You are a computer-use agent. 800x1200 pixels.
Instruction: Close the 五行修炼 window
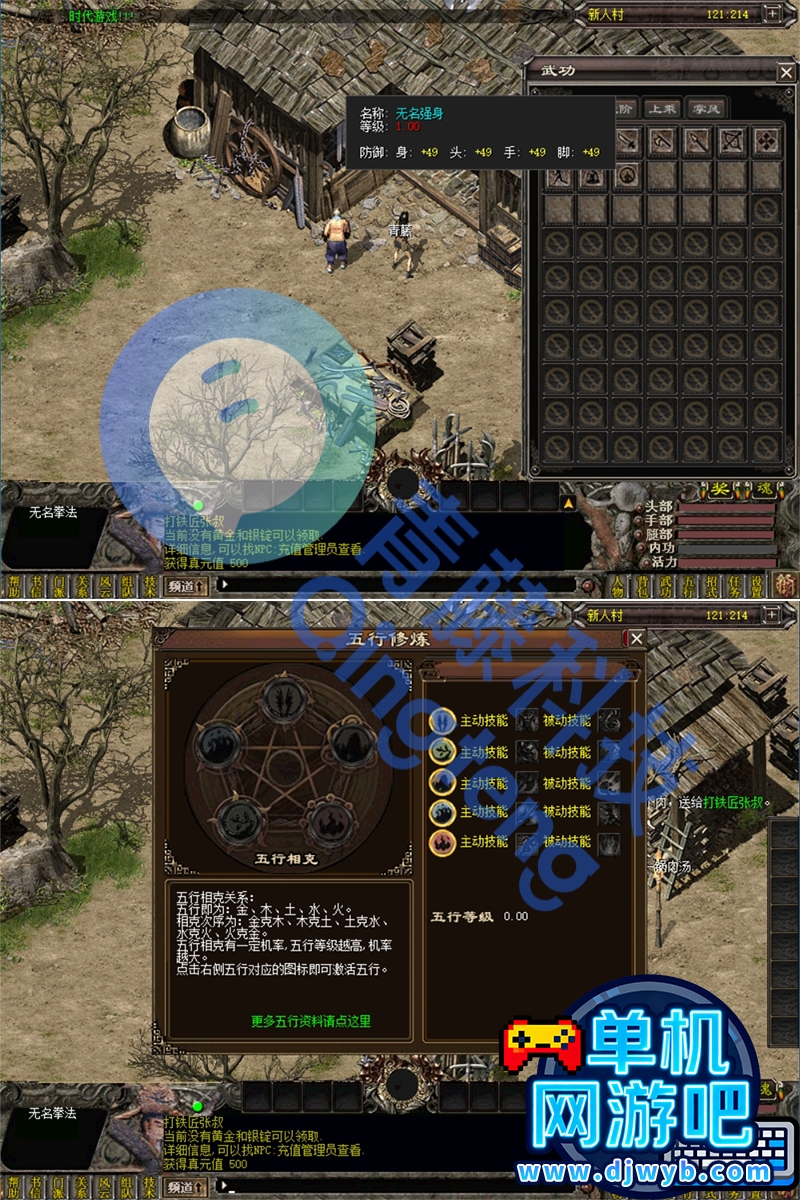636,638
